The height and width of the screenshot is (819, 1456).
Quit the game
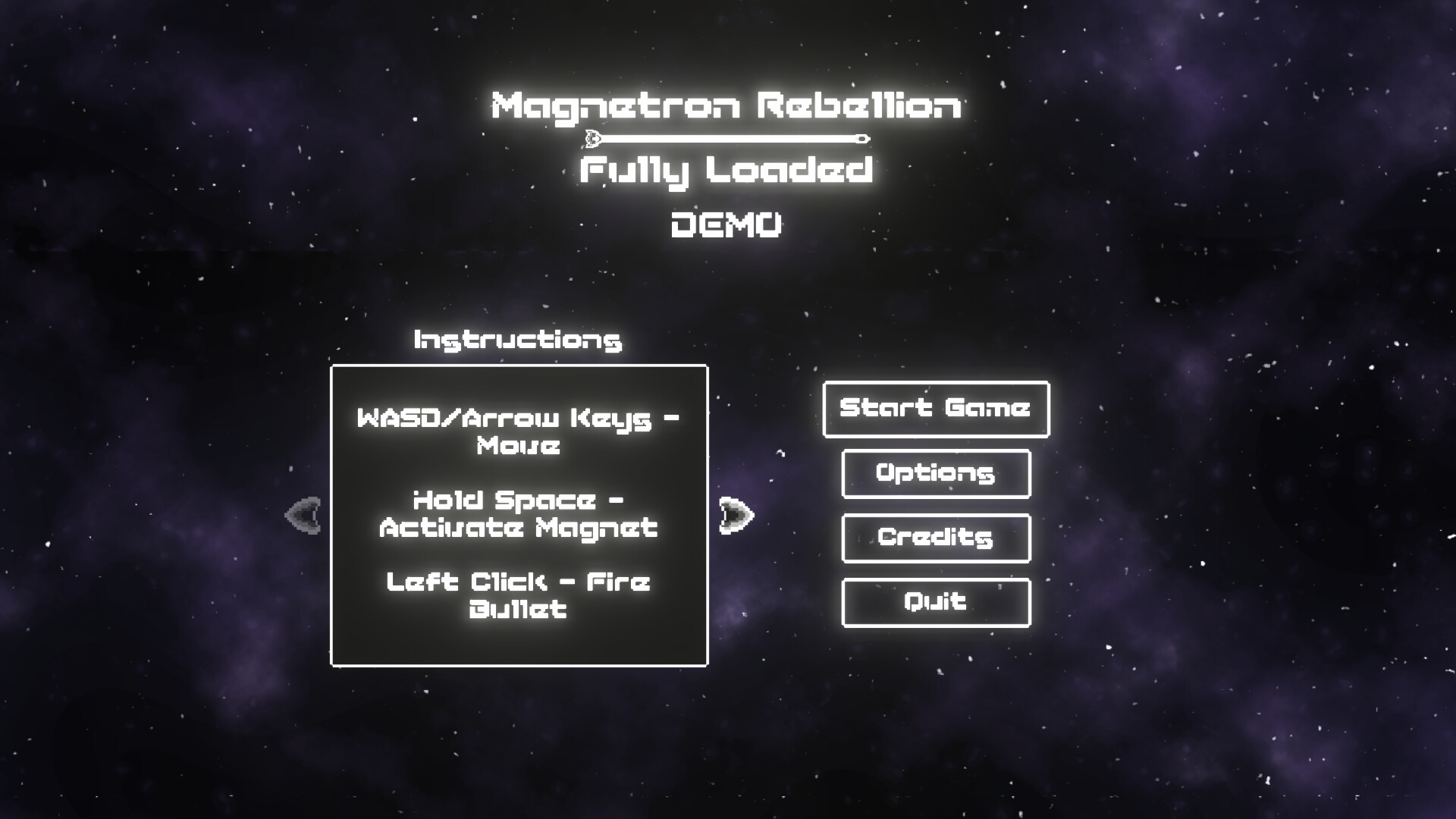pyautogui.click(x=936, y=602)
